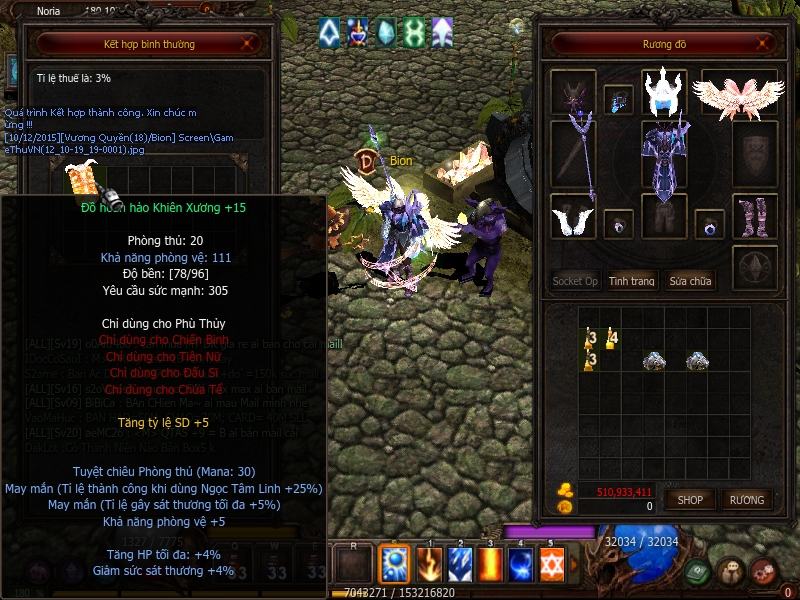This screenshot has width=800, height=600.
Task: Pick the yellow potion stack marked 4
Action: 611,339
